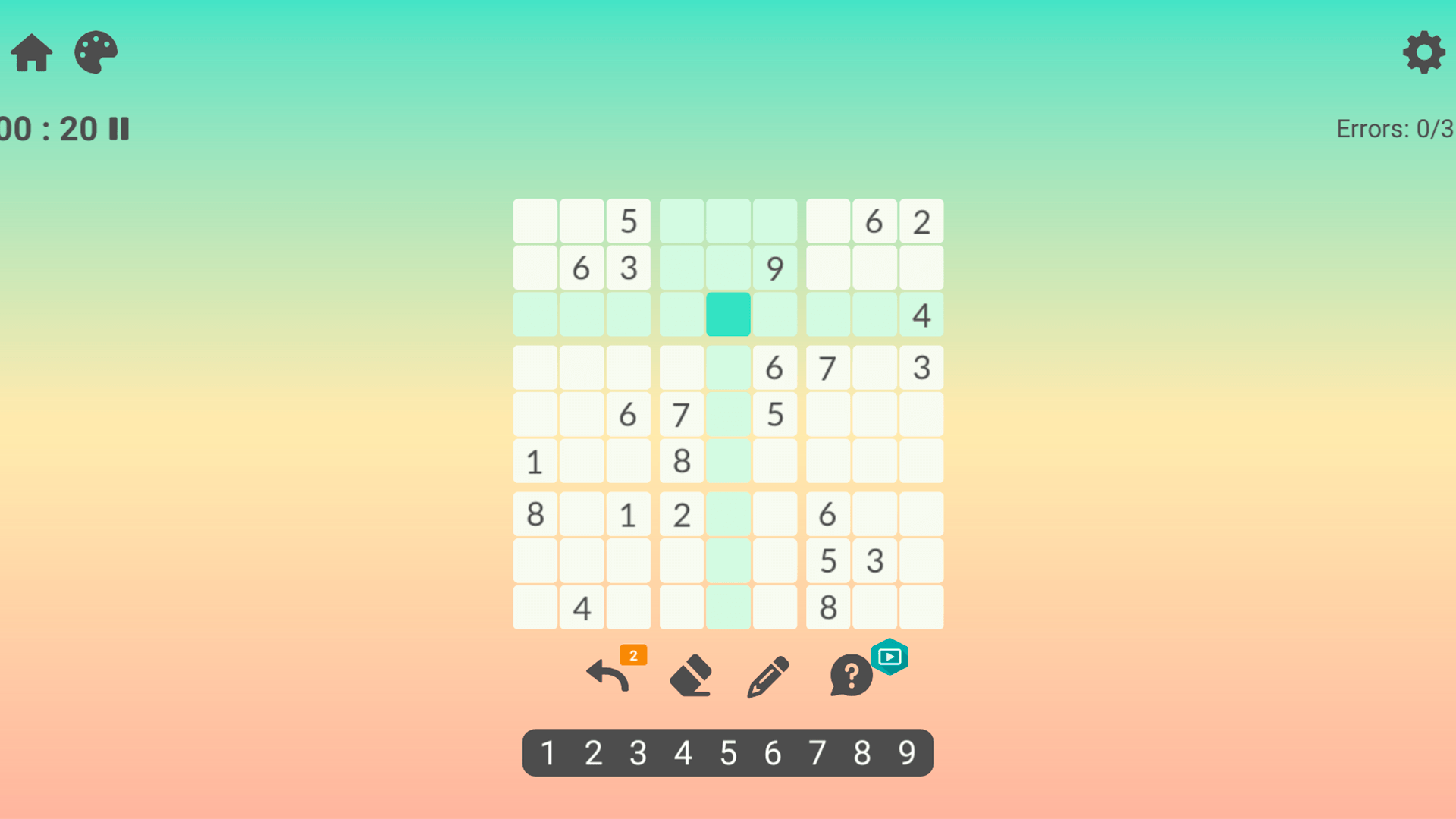Click the video hint play badge
The width and height of the screenshot is (1456, 819).
[x=890, y=657]
